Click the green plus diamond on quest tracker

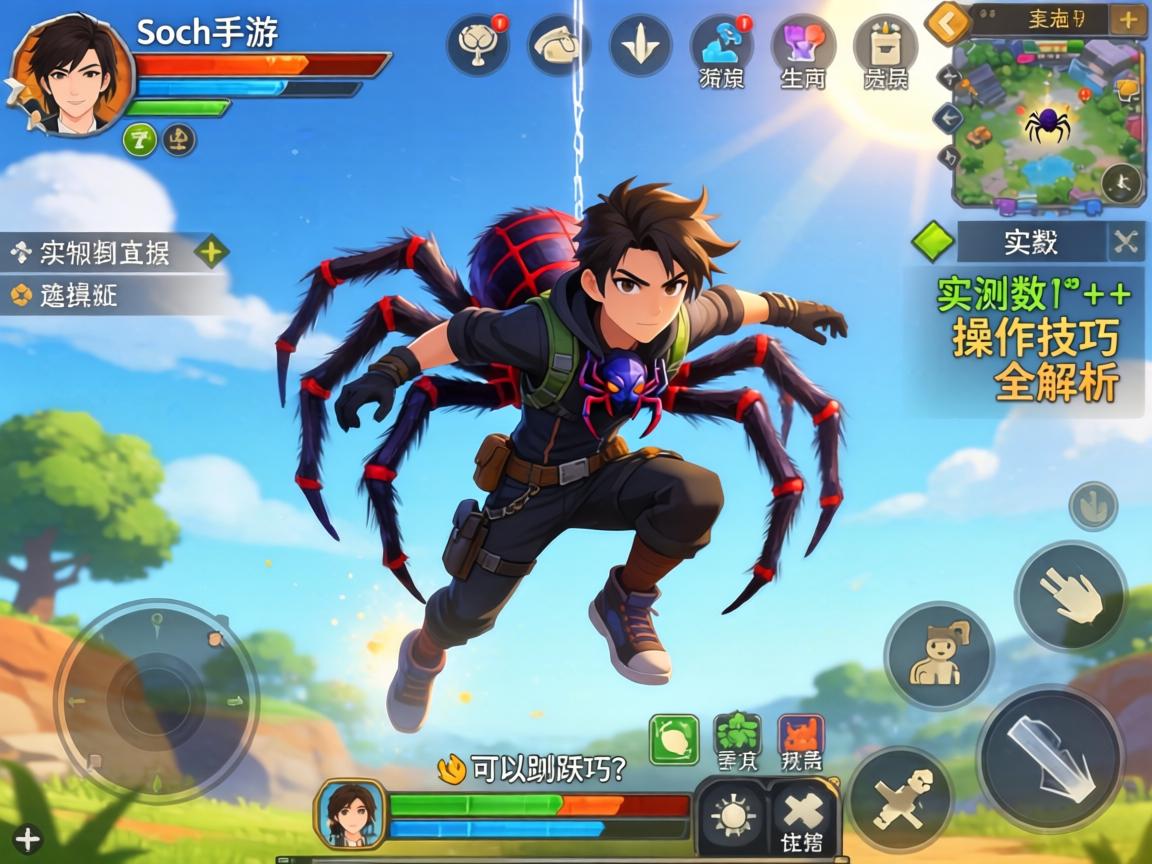coord(210,252)
